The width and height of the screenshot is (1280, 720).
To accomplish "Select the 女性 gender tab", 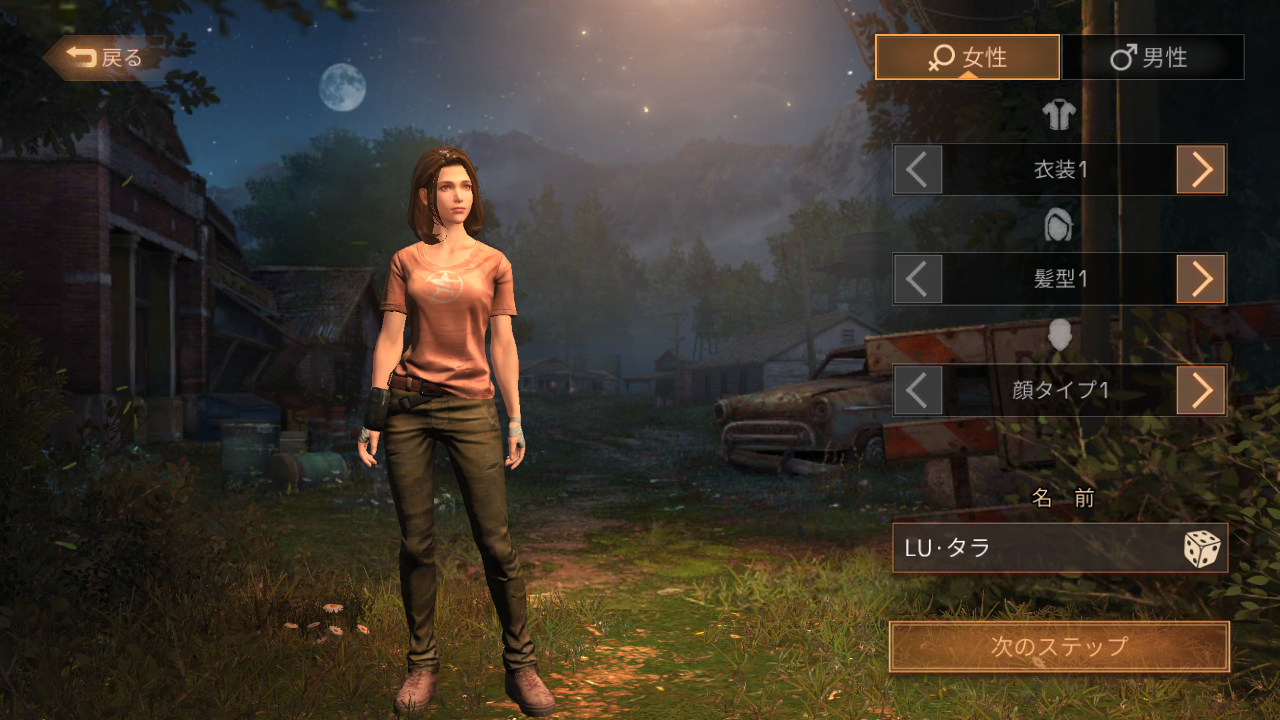I will [x=967, y=57].
